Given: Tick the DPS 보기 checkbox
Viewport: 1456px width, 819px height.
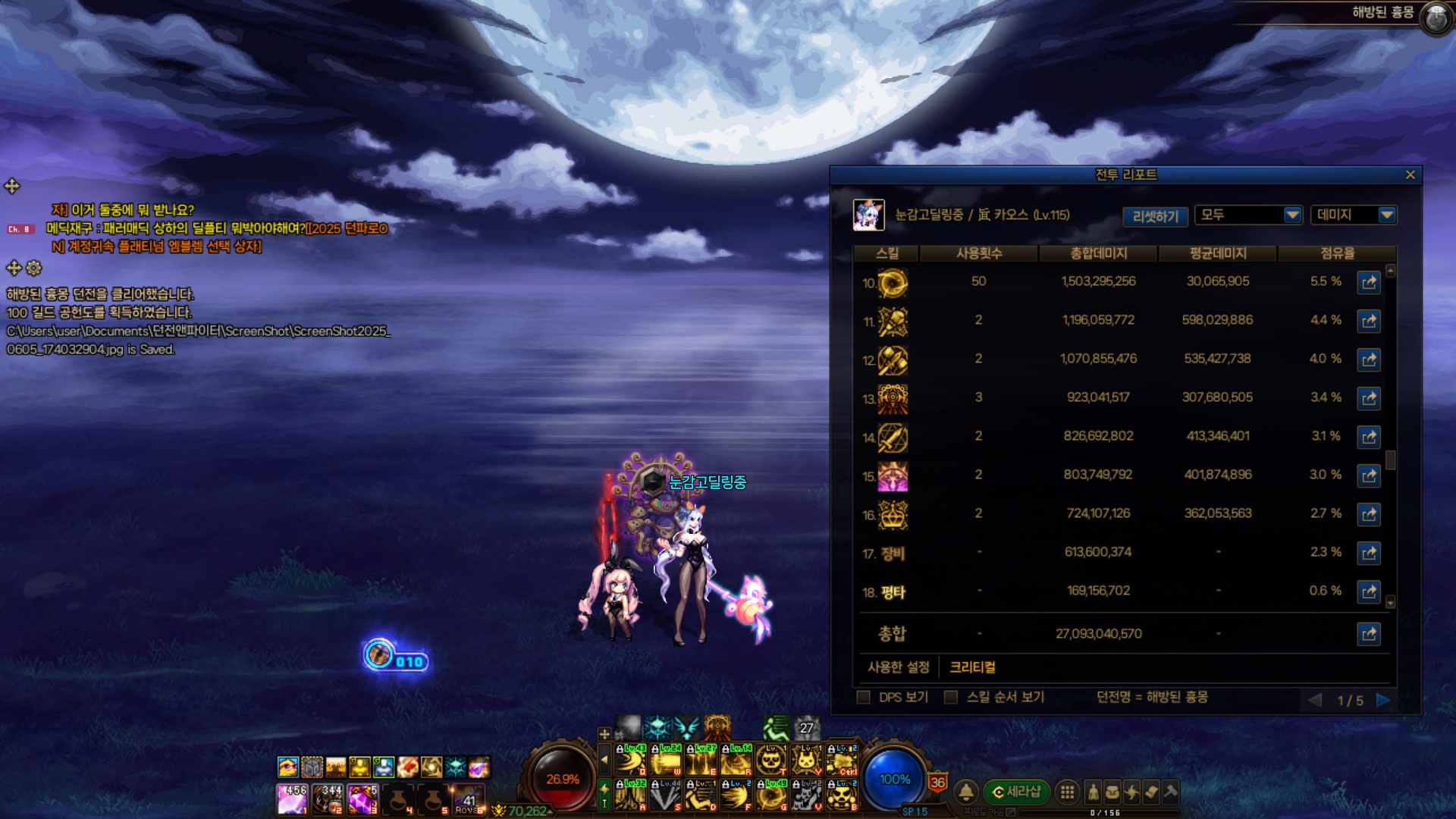Looking at the screenshot, I should [x=863, y=698].
